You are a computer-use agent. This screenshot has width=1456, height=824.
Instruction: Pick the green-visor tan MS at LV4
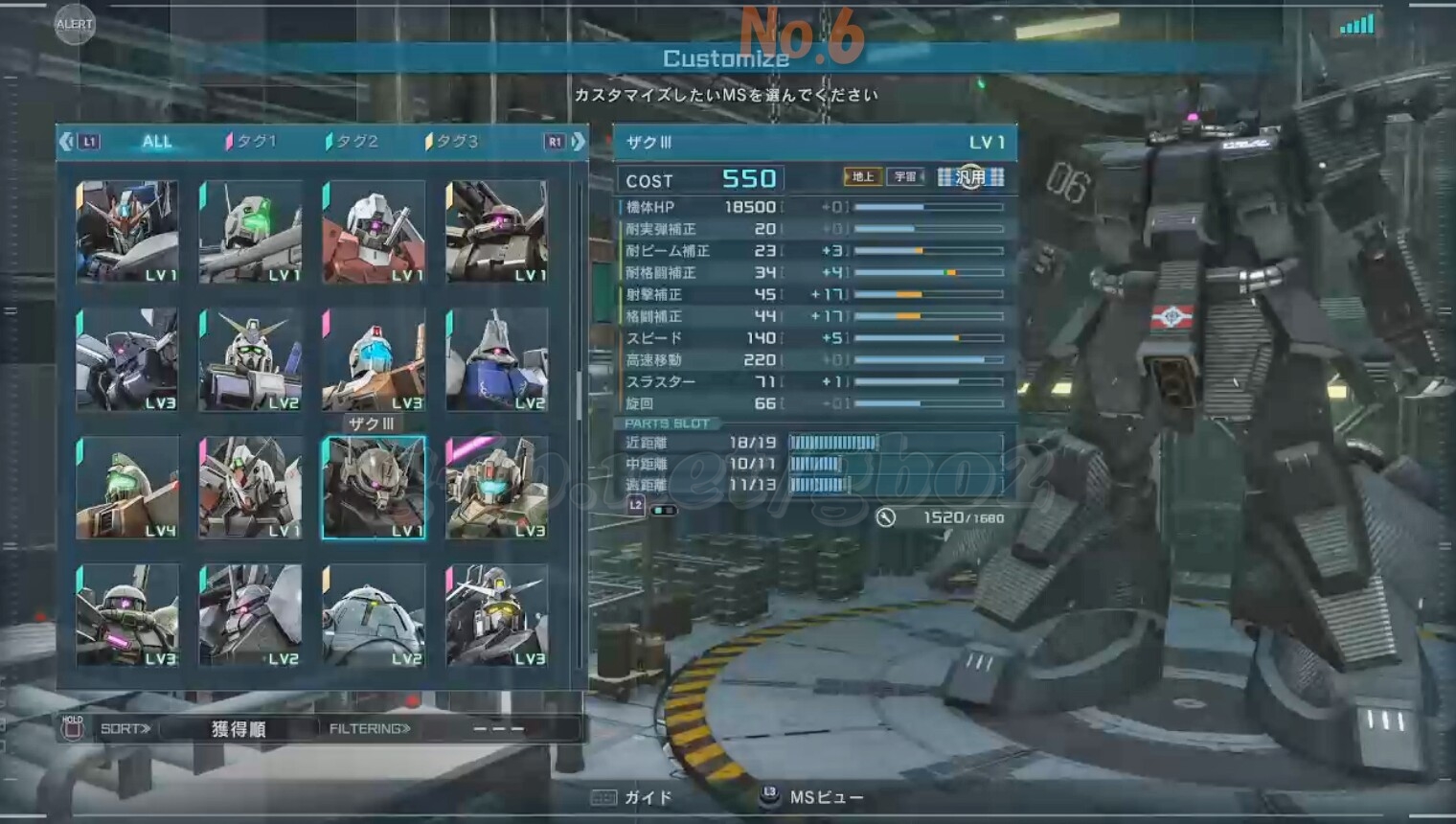pos(127,488)
